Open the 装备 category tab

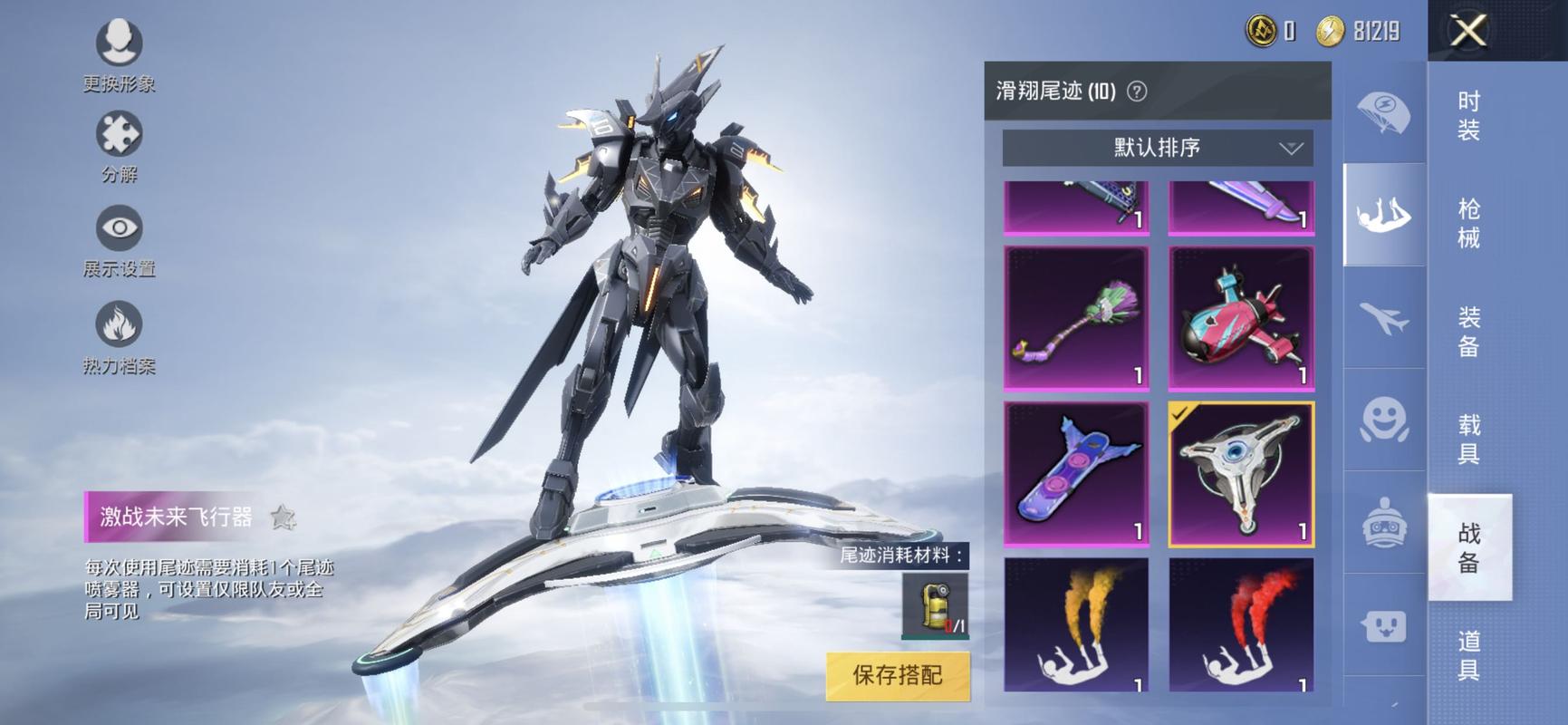(x=1468, y=332)
